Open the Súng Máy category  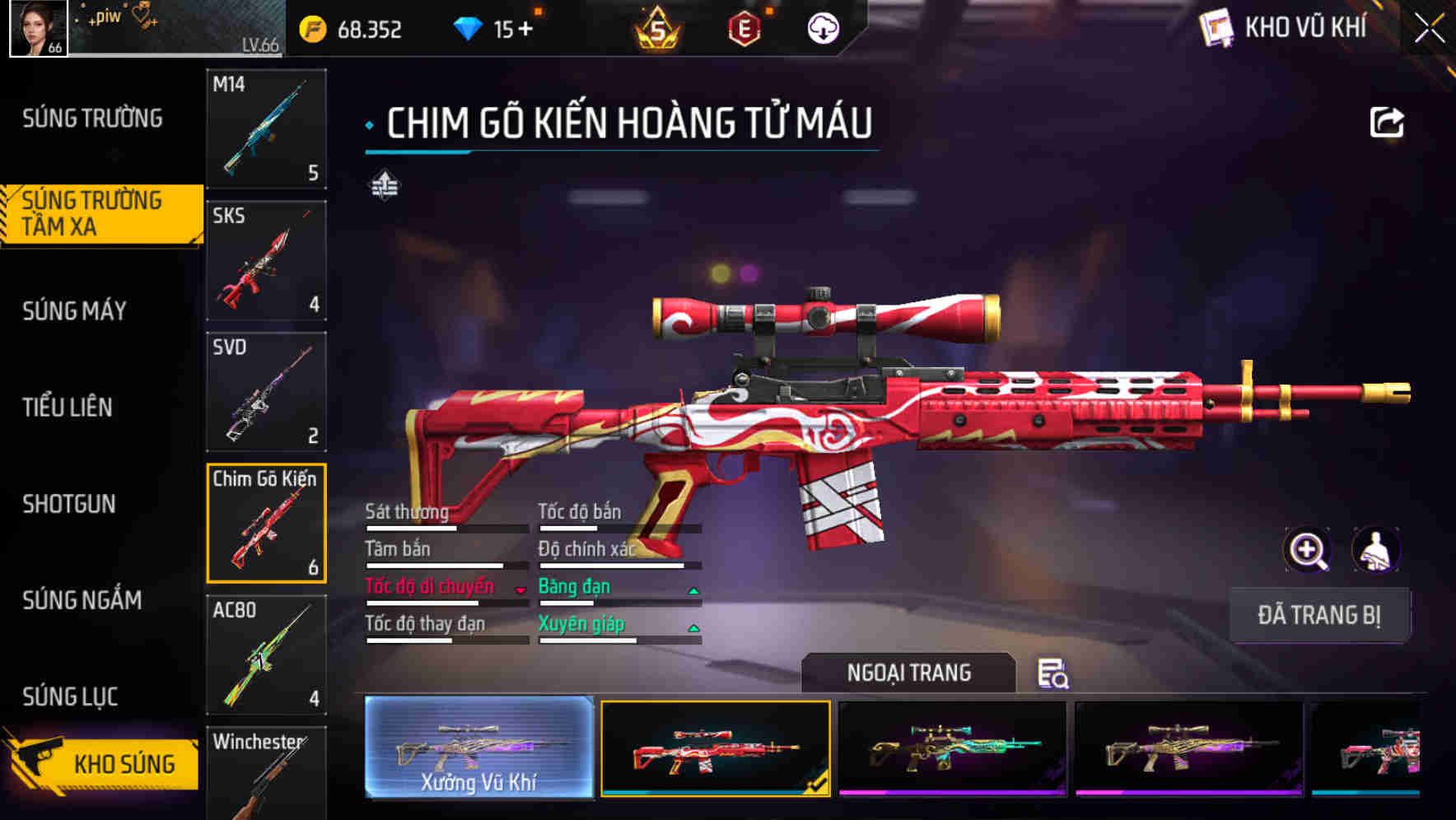[74, 311]
